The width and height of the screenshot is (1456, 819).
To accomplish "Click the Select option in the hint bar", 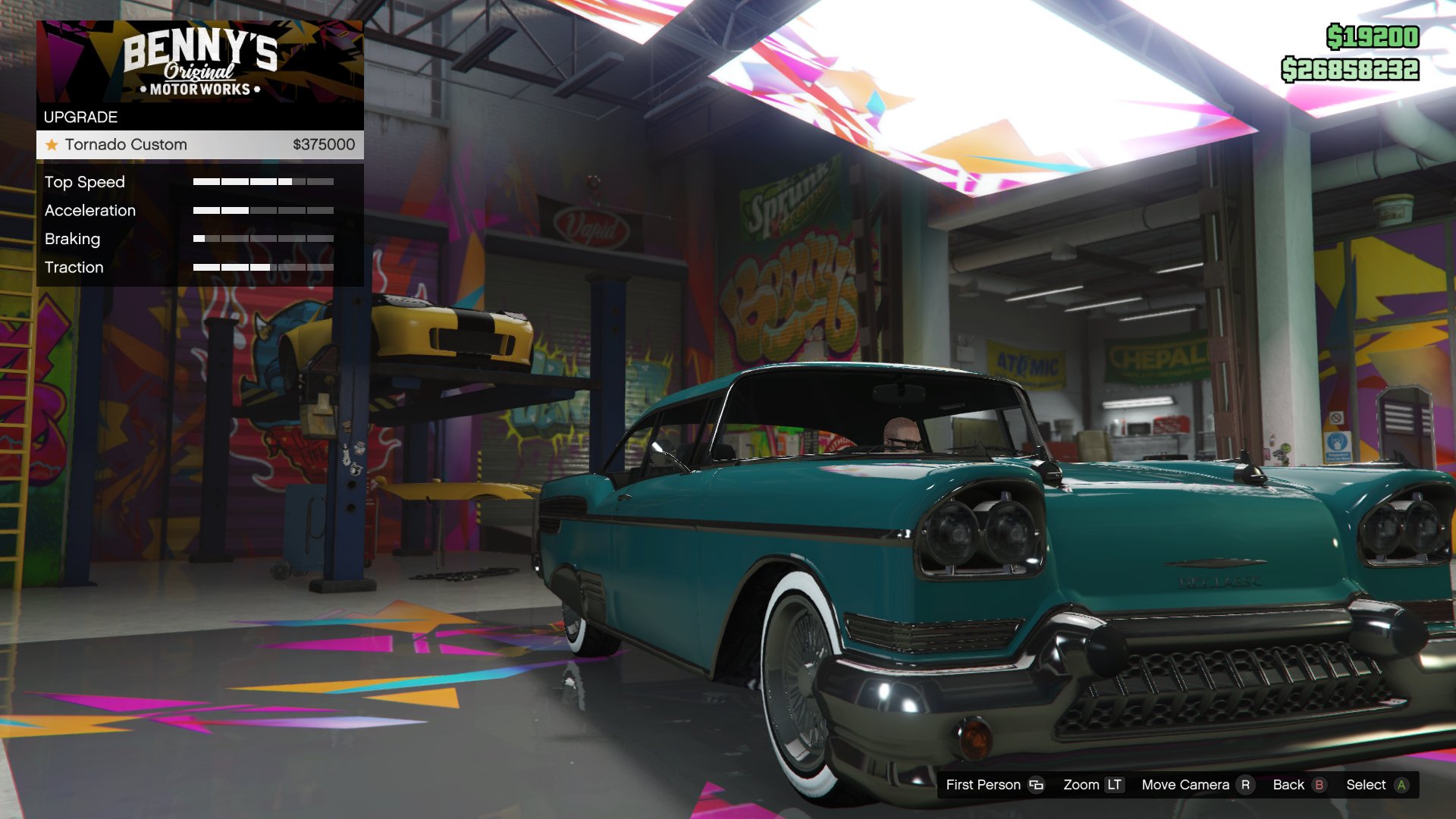I will click(1382, 785).
